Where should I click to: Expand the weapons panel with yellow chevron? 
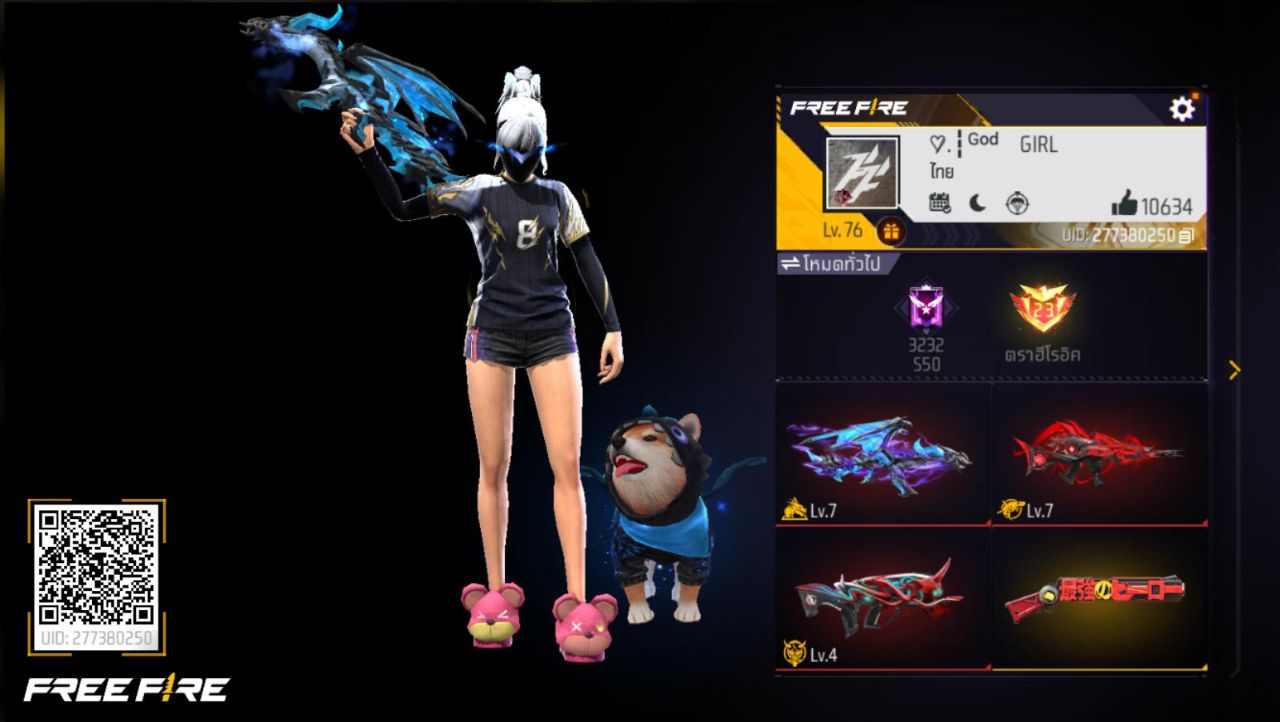point(1232,370)
